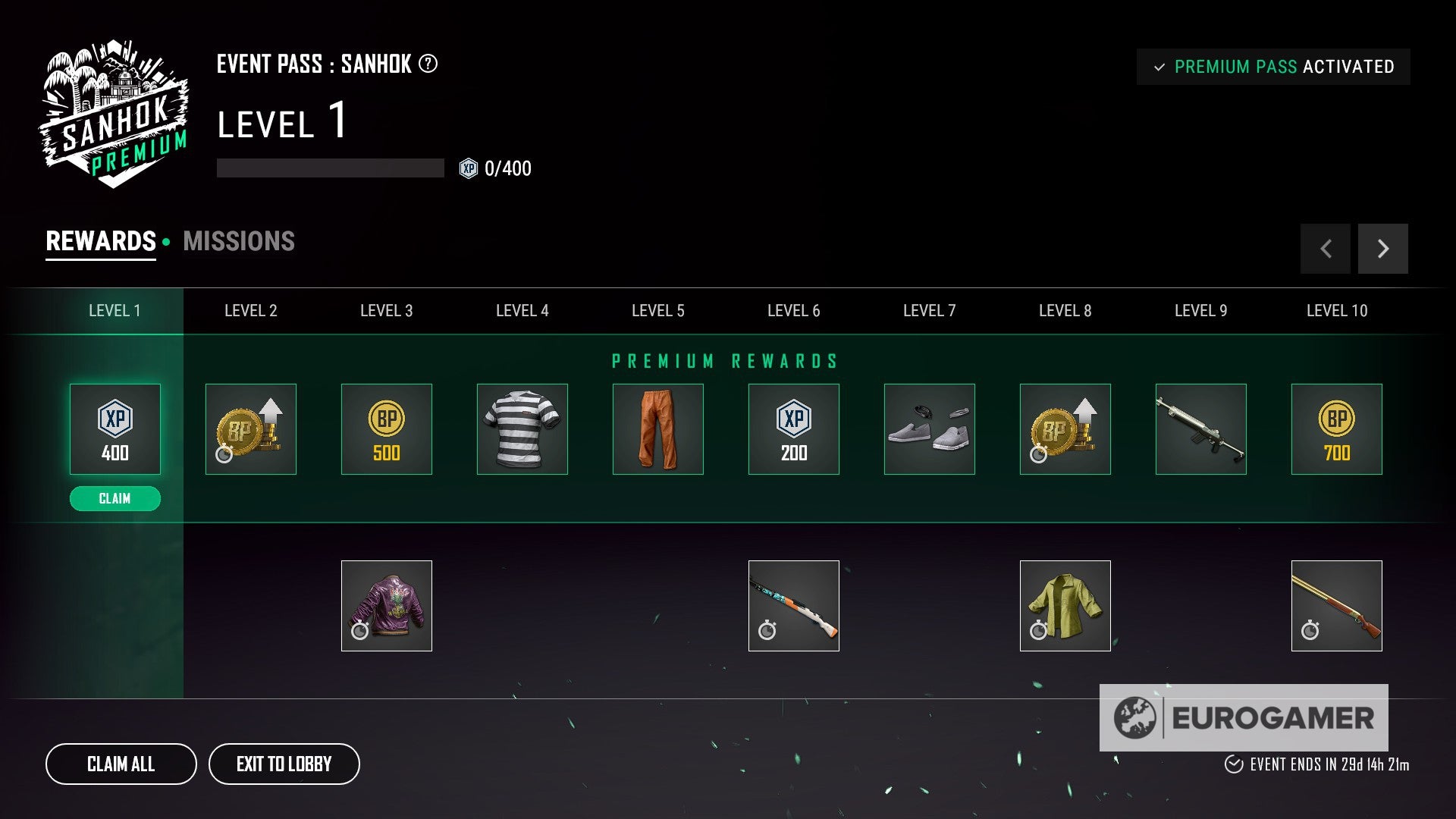This screenshot has height=819, width=1456.
Task: Open the Event Pass help question mark
Action: (x=428, y=65)
